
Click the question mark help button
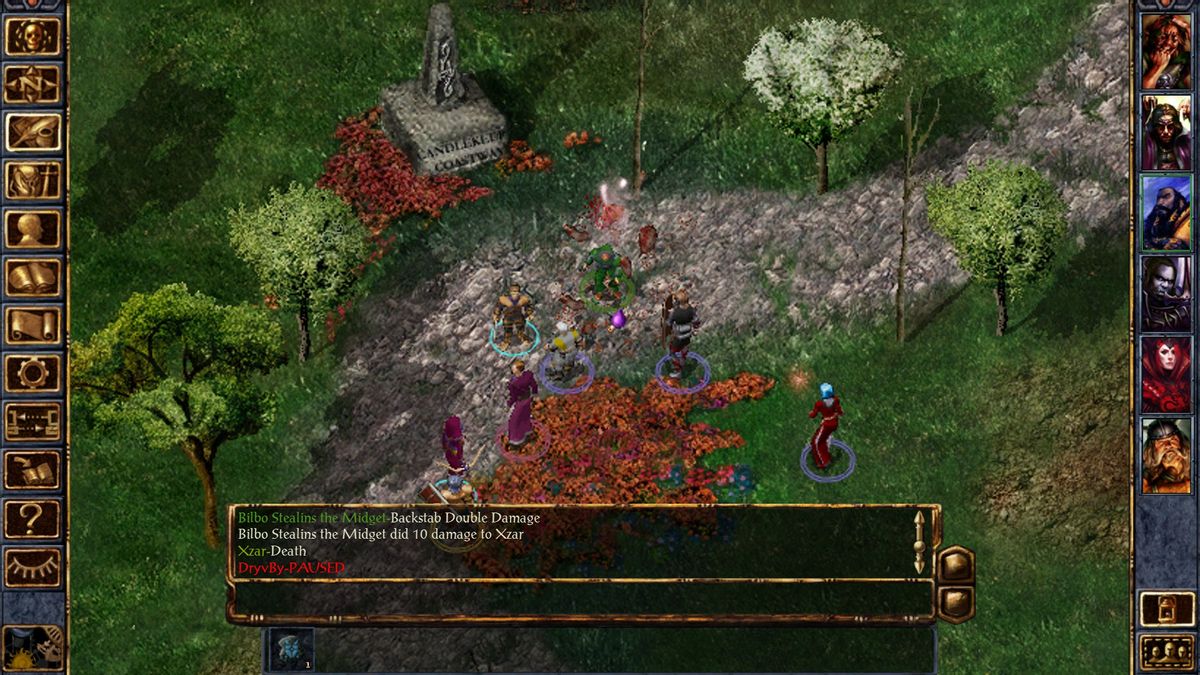click(x=33, y=518)
